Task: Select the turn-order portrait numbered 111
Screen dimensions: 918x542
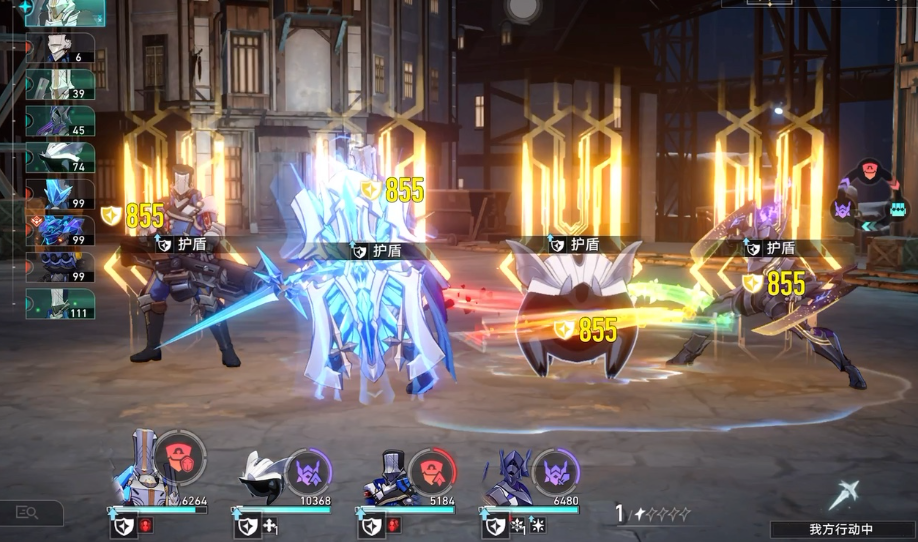Action: coord(60,303)
